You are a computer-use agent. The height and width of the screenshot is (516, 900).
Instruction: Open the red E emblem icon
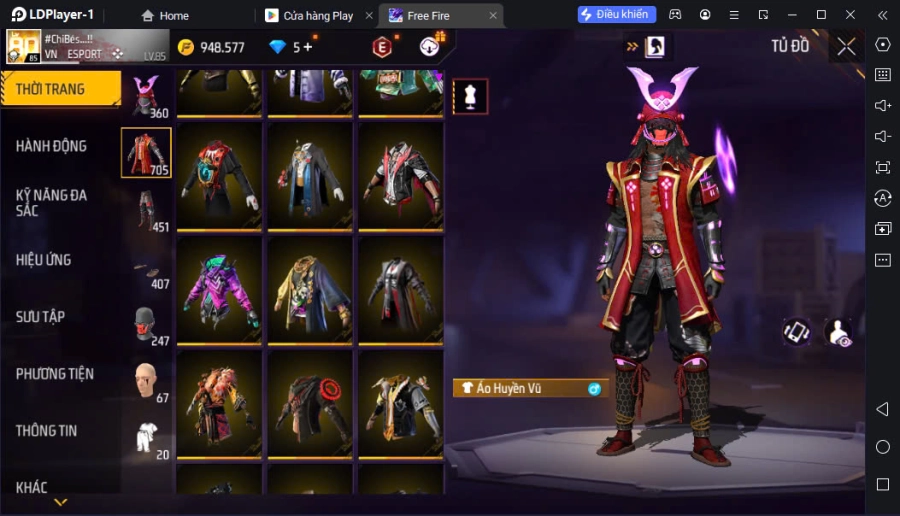click(x=382, y=46)
